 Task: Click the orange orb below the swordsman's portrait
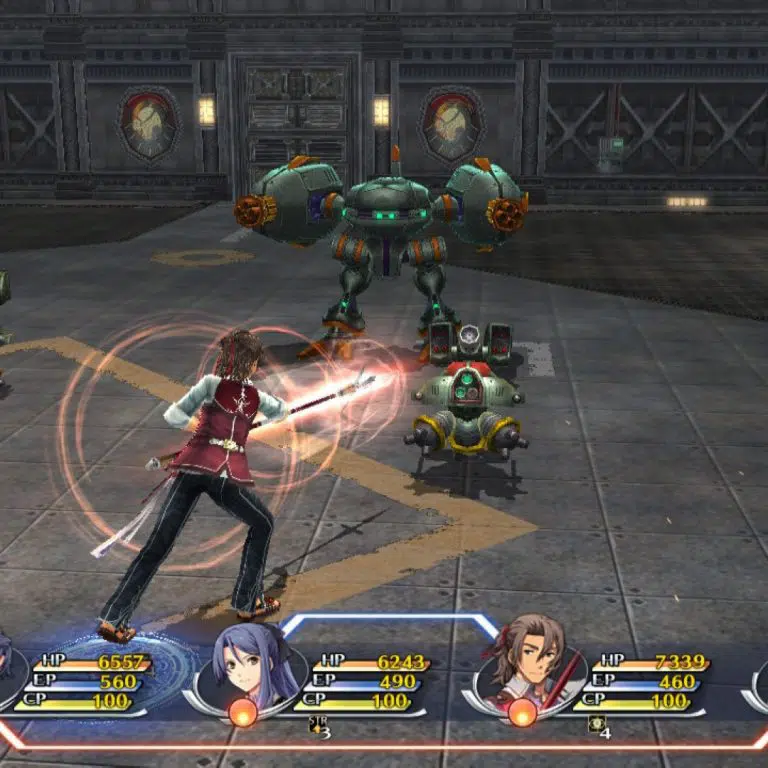(x=522, y=712)
